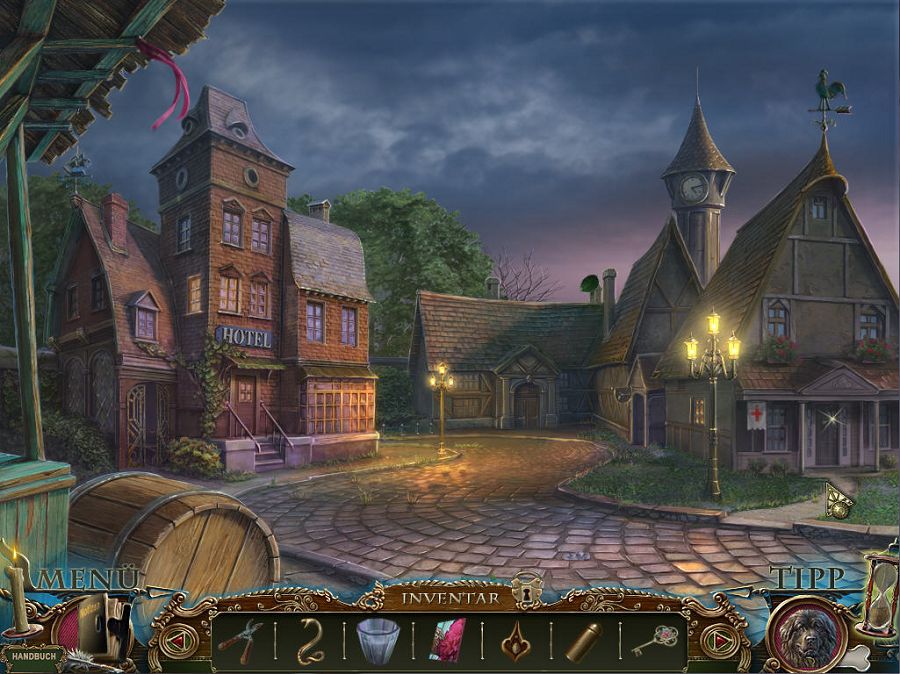Screen dimensions: 900x674
Task: Click the dog portrait helper icon
Action: coord(806,634)
